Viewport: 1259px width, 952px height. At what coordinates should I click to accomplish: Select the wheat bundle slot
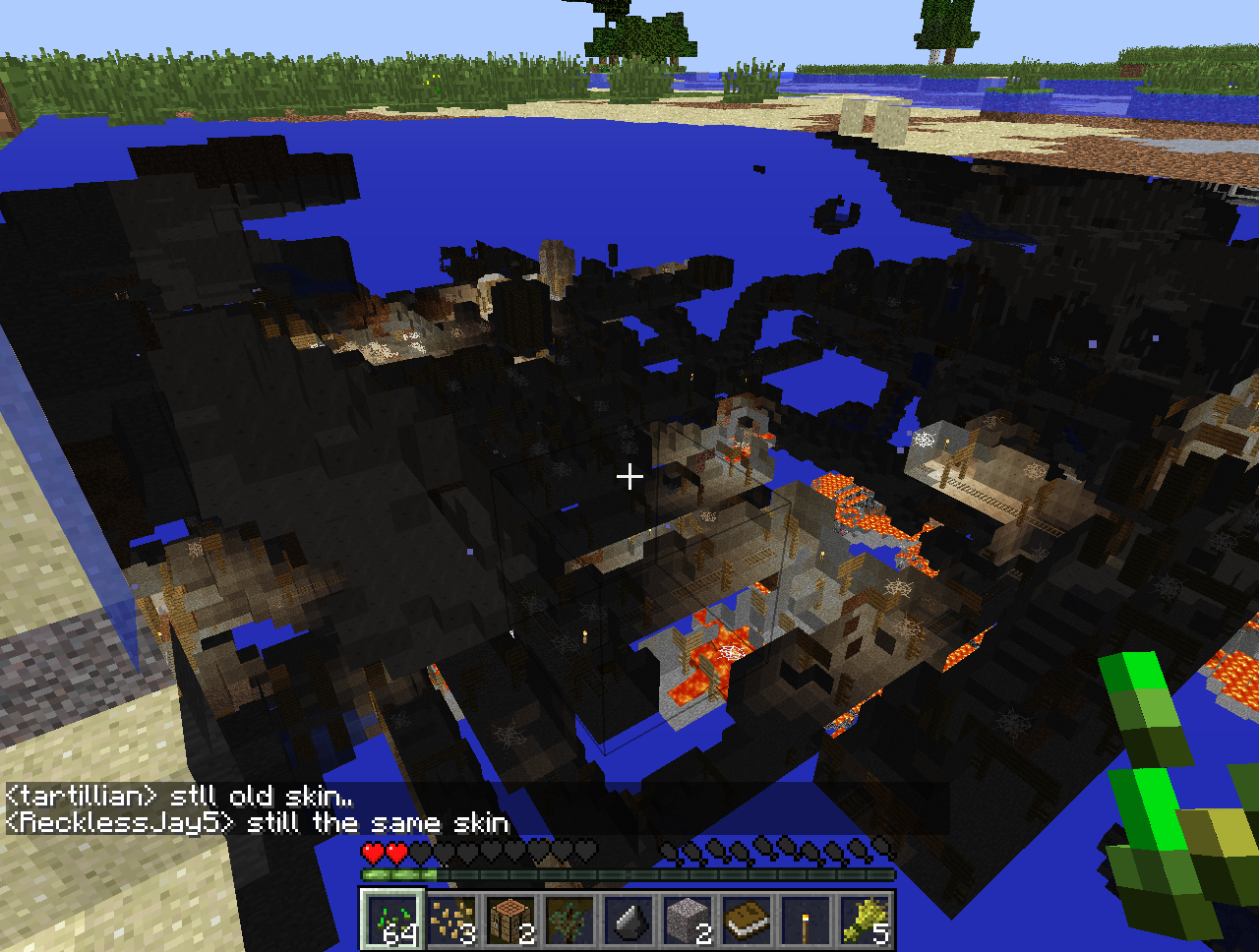(x=864, y=921)
